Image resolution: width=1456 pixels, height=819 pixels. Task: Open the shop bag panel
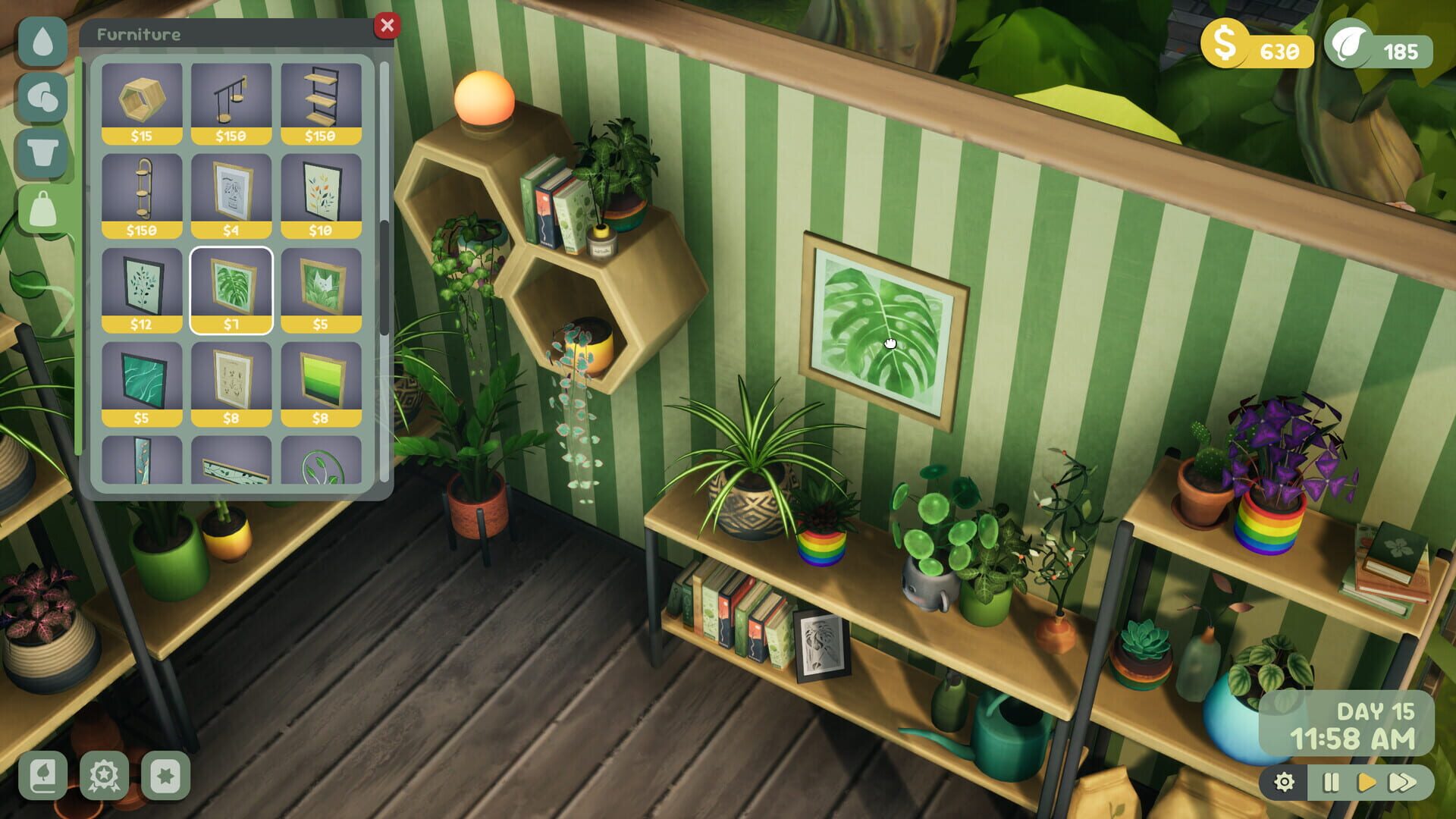(43, 209)
